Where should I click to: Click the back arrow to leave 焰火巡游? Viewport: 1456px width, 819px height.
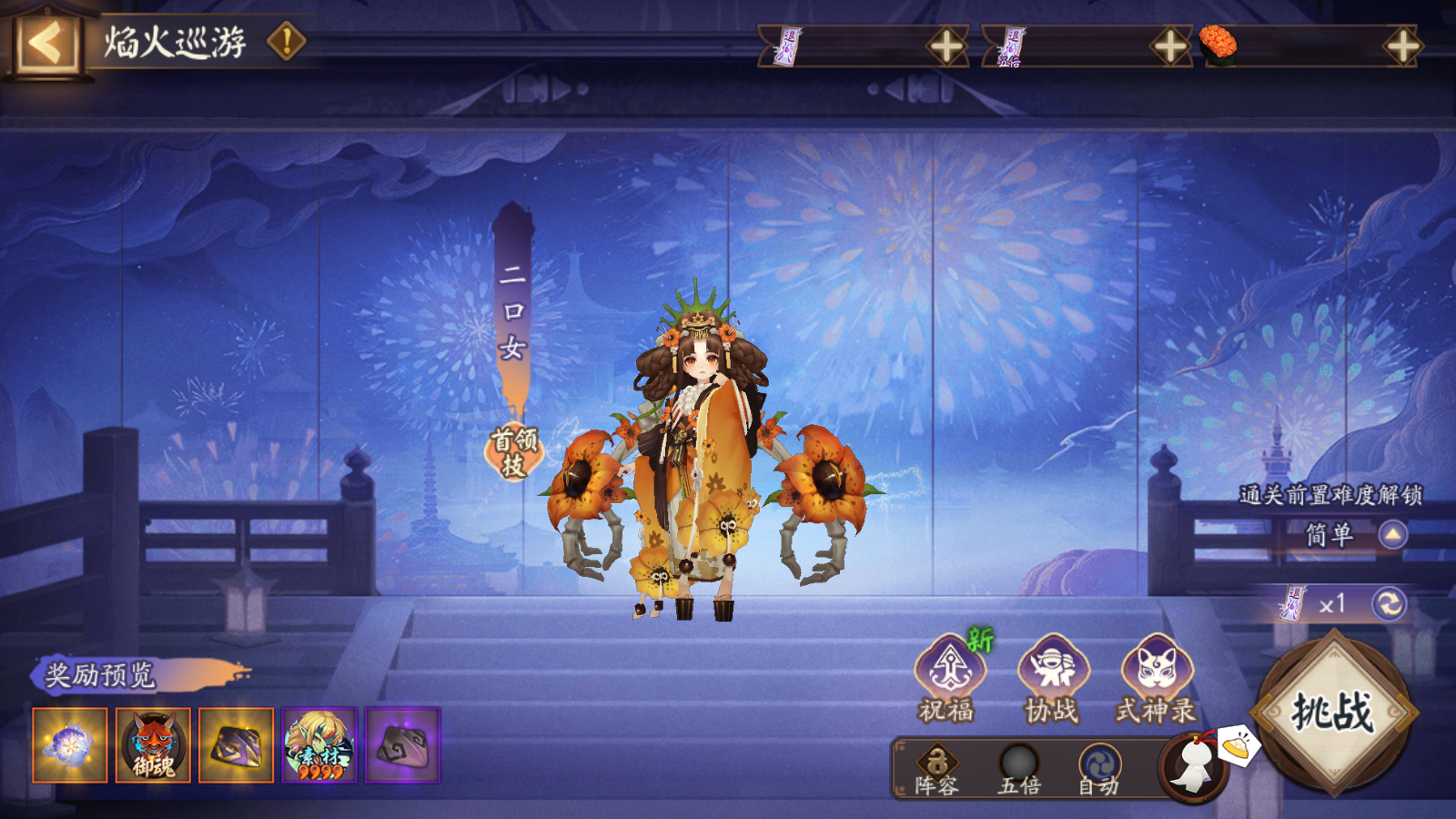tap(41, 39)
